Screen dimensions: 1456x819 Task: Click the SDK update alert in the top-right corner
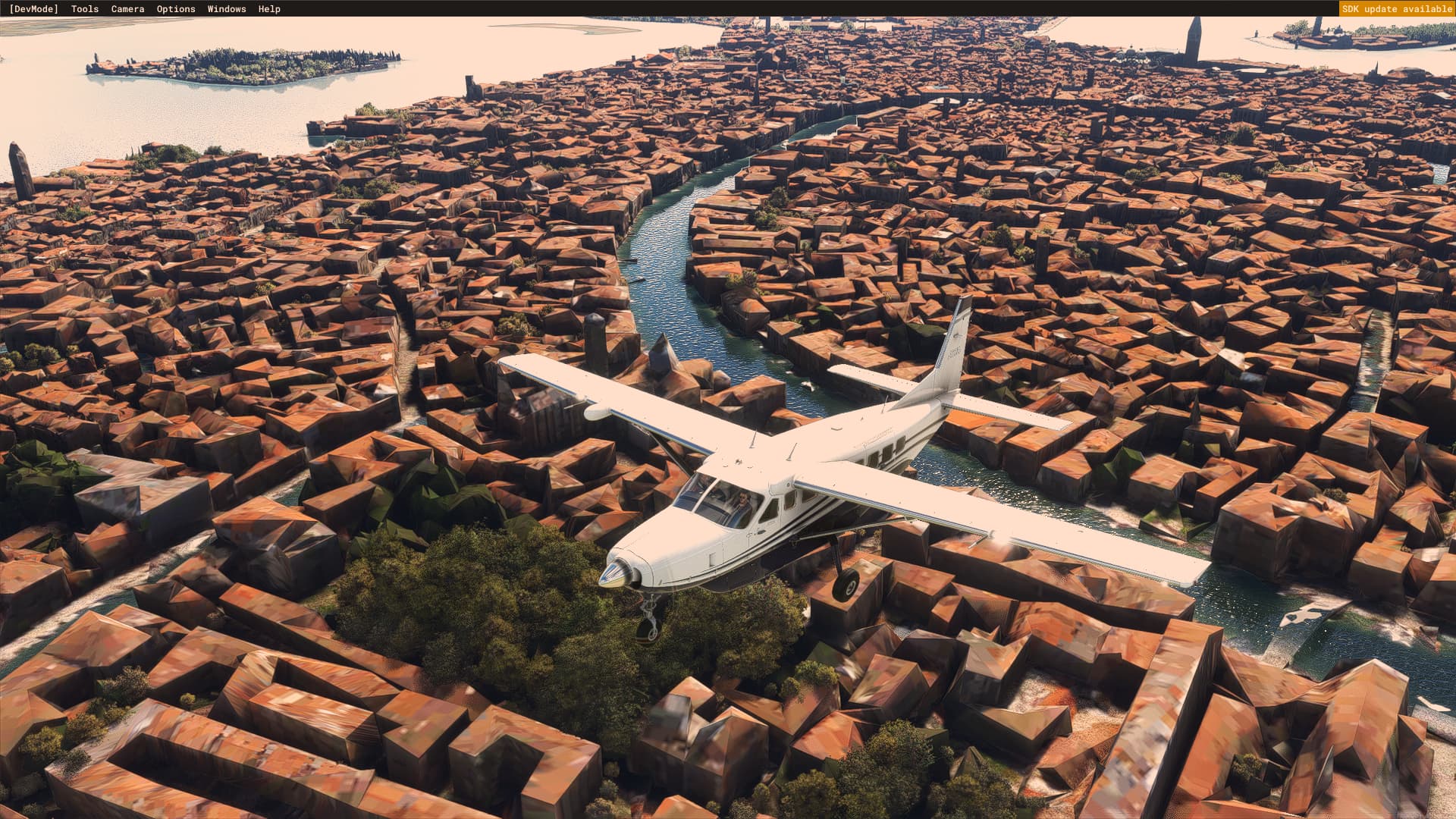1398,8
